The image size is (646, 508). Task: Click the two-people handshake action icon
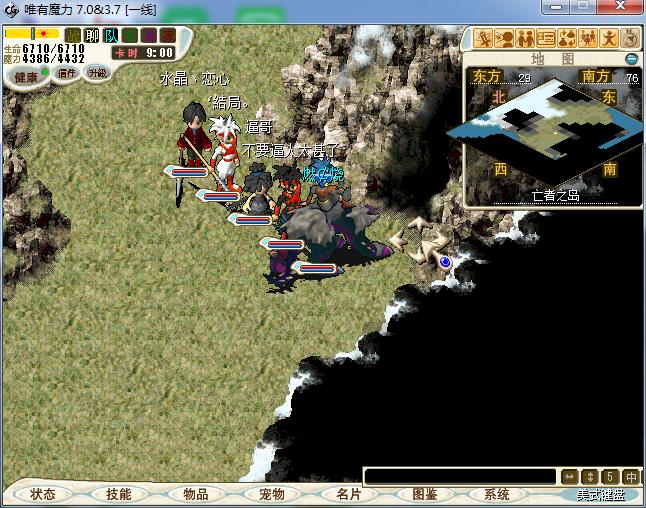pos(526,38)
